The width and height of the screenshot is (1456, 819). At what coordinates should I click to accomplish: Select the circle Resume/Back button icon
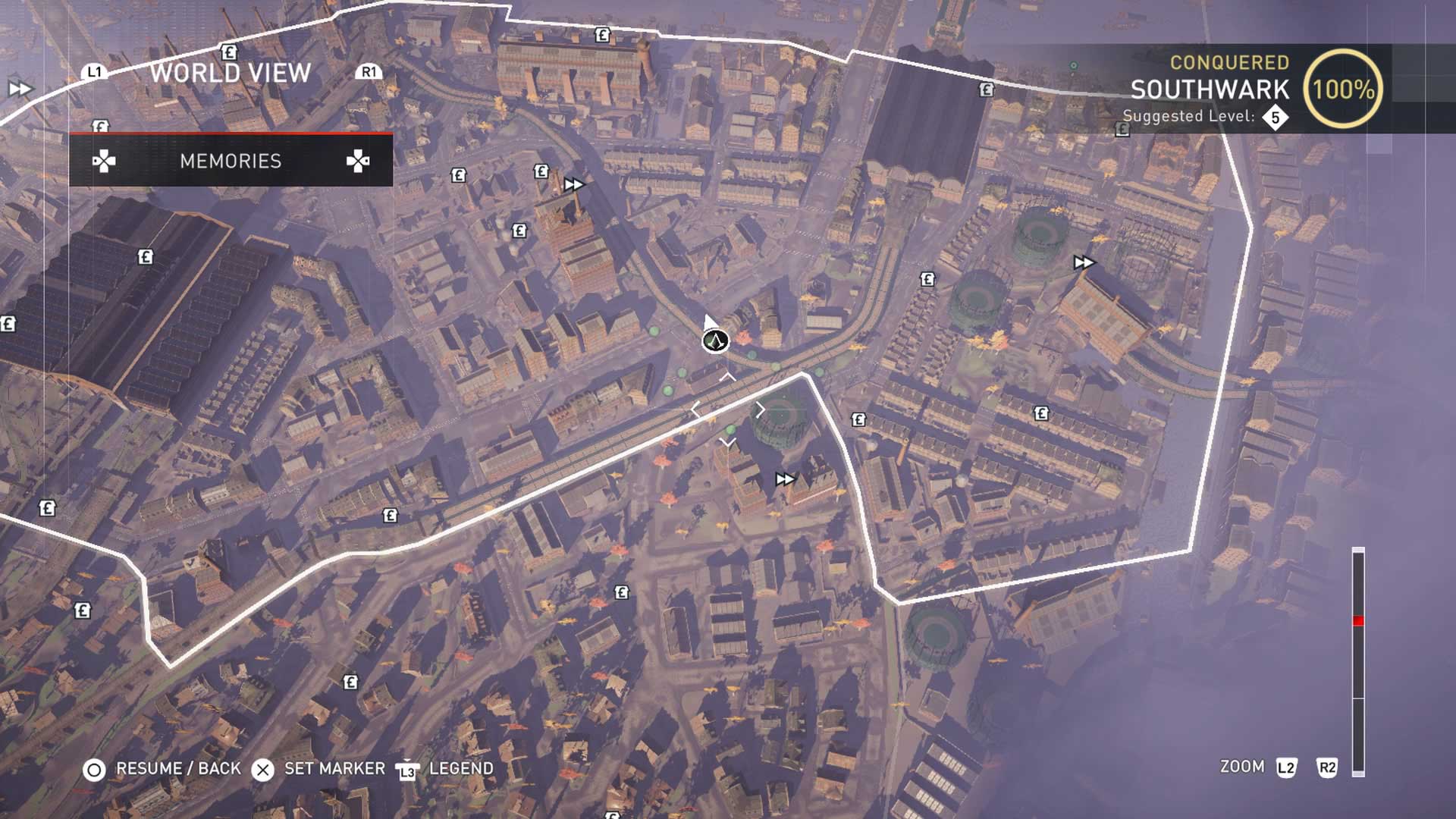95,768
